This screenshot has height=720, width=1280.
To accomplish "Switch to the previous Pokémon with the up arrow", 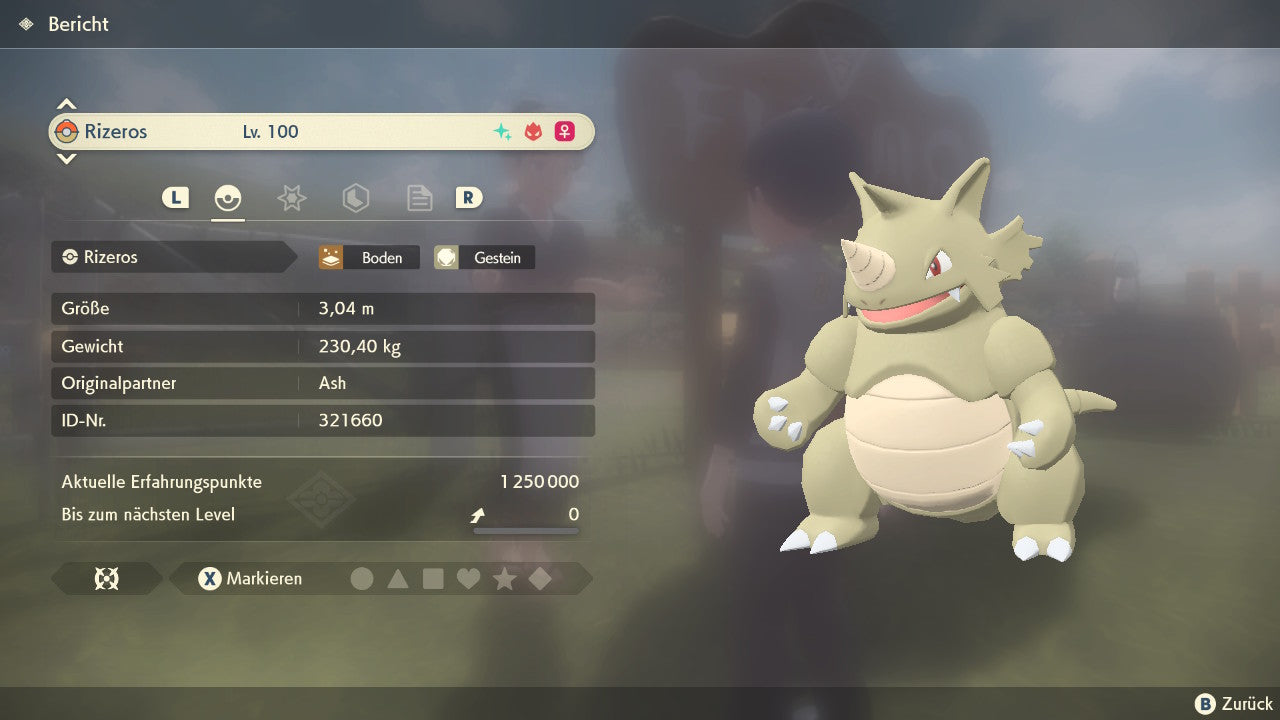I will pyautogui.click(x=66, y=104).
